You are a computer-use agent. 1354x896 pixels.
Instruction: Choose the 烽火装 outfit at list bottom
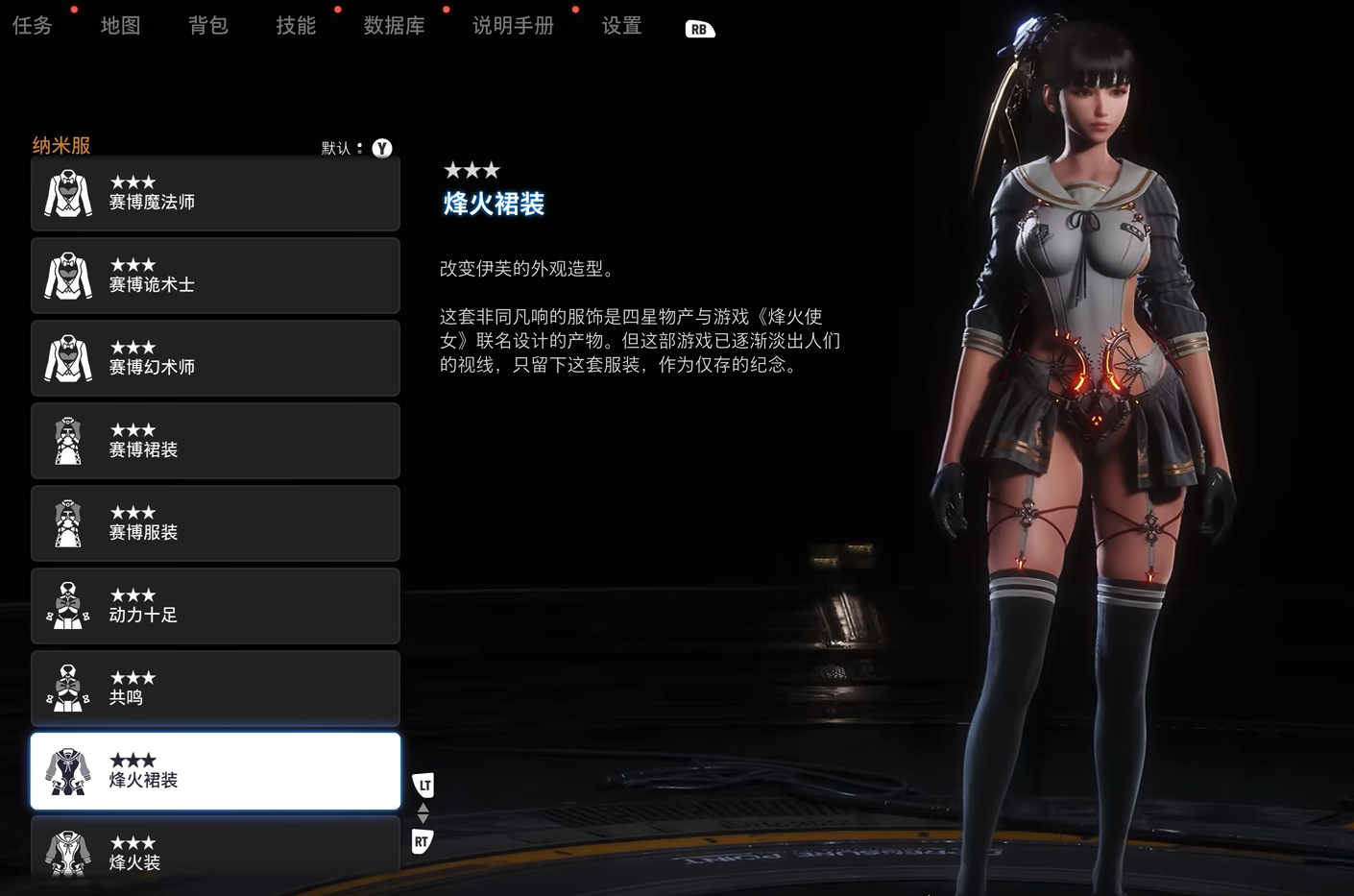tap(215, 851)
